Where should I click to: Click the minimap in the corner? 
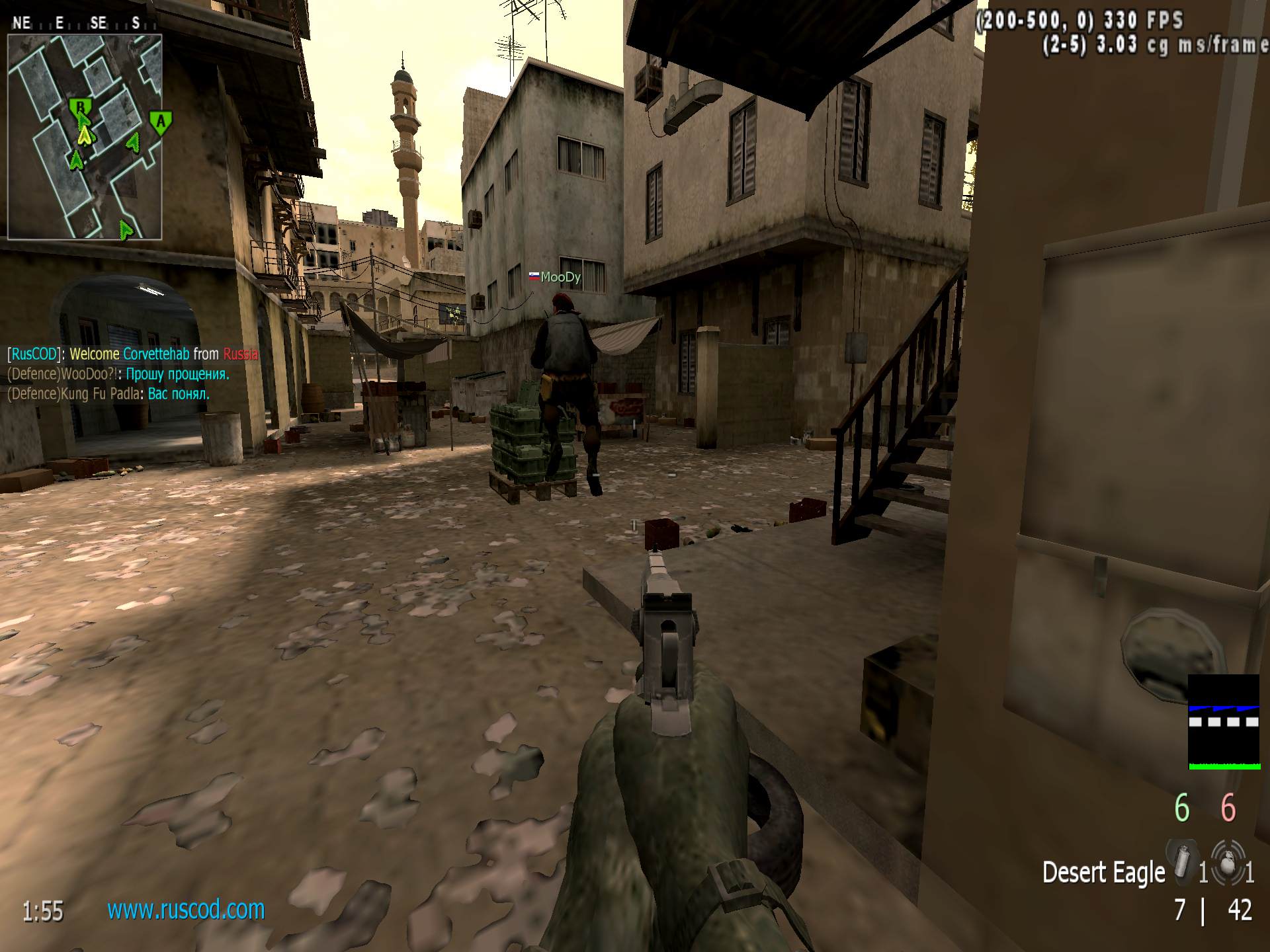pyautogui.click(x=85, y=136)
